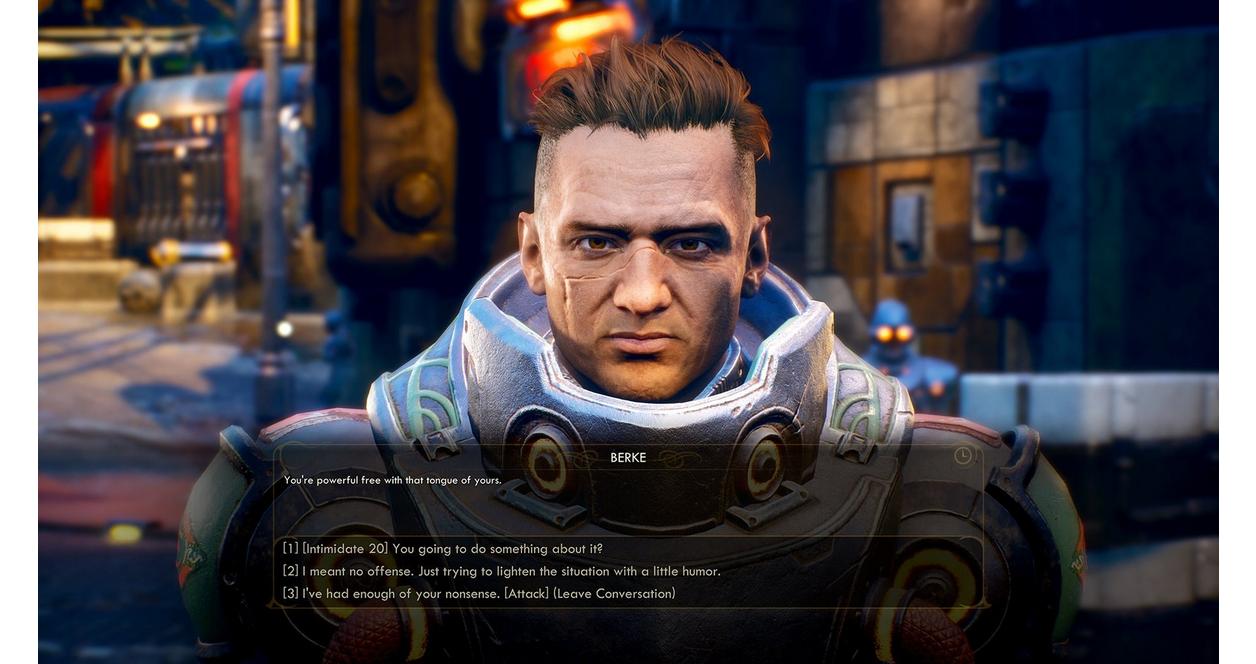Open the dialogue history clock icon

[x=963, y=456]
